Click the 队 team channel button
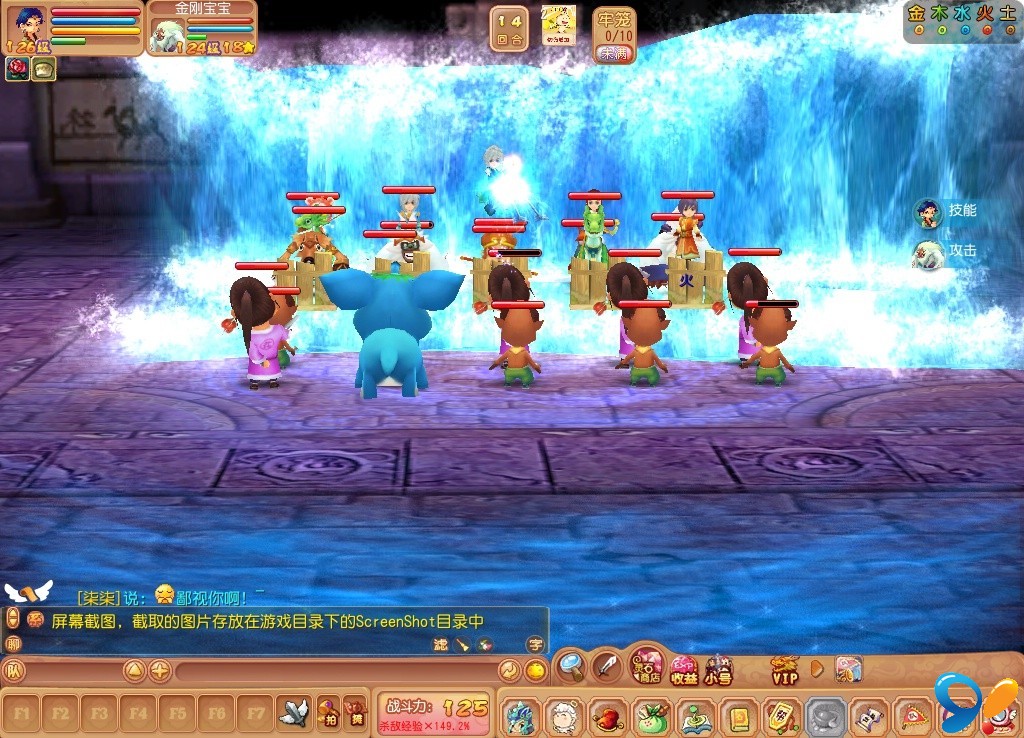The width and height of the screenshot is (1024, 738). coord(14,670)
